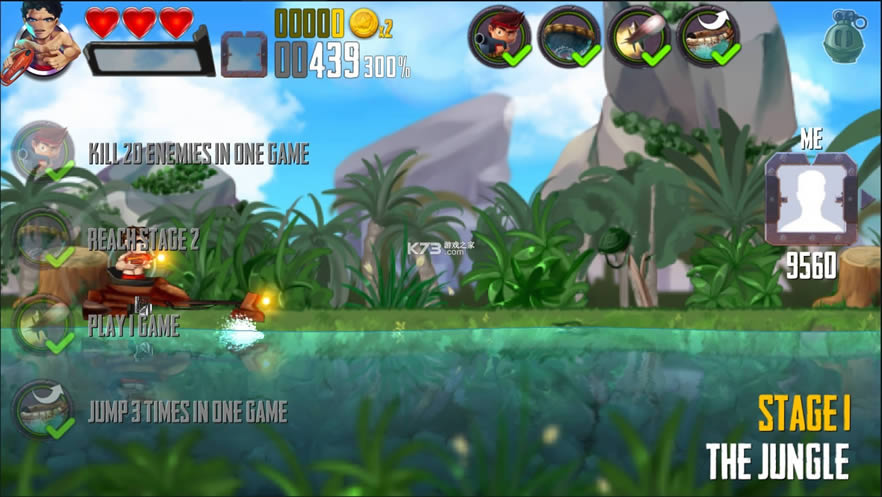Tap the gold coin icon
The width and height of the screenshot is (882, 497).
pyautogui.click(x=363, y=23)
